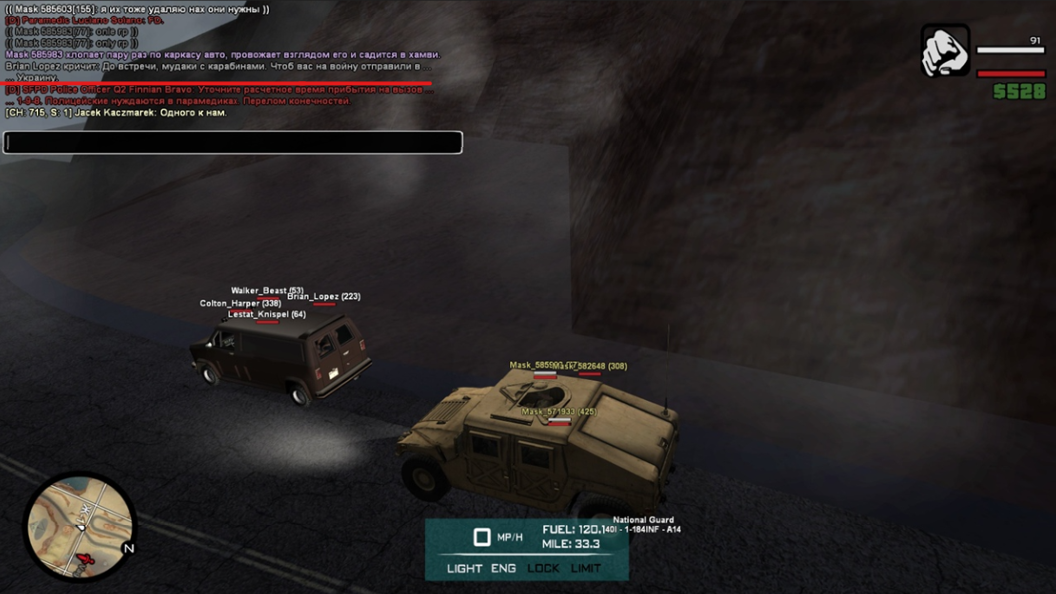This screenshot has width=1056, height=594.
Task: Toggle the LIMIT speed limiter indicator
Action: [x=586, y=568]
